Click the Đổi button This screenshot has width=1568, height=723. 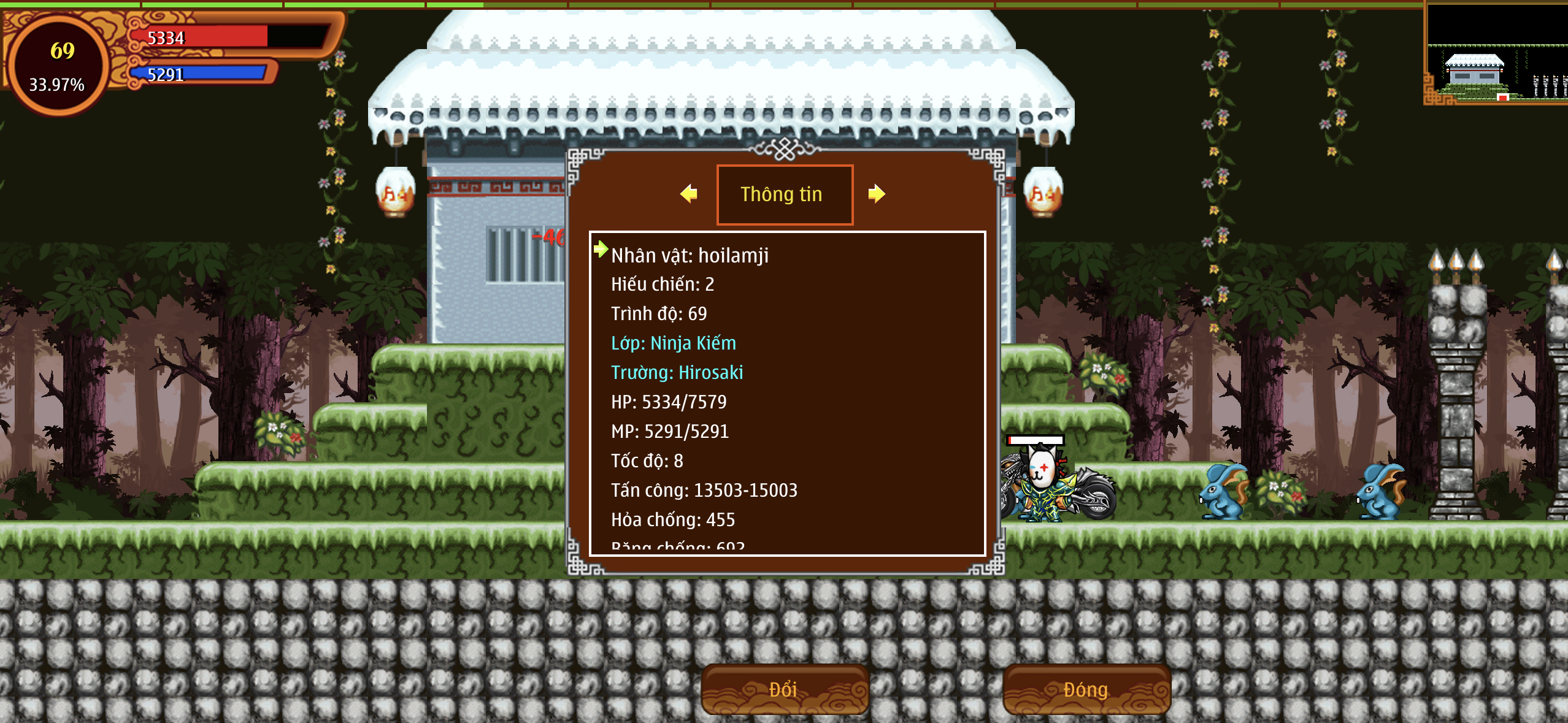[x=784, y=689]
